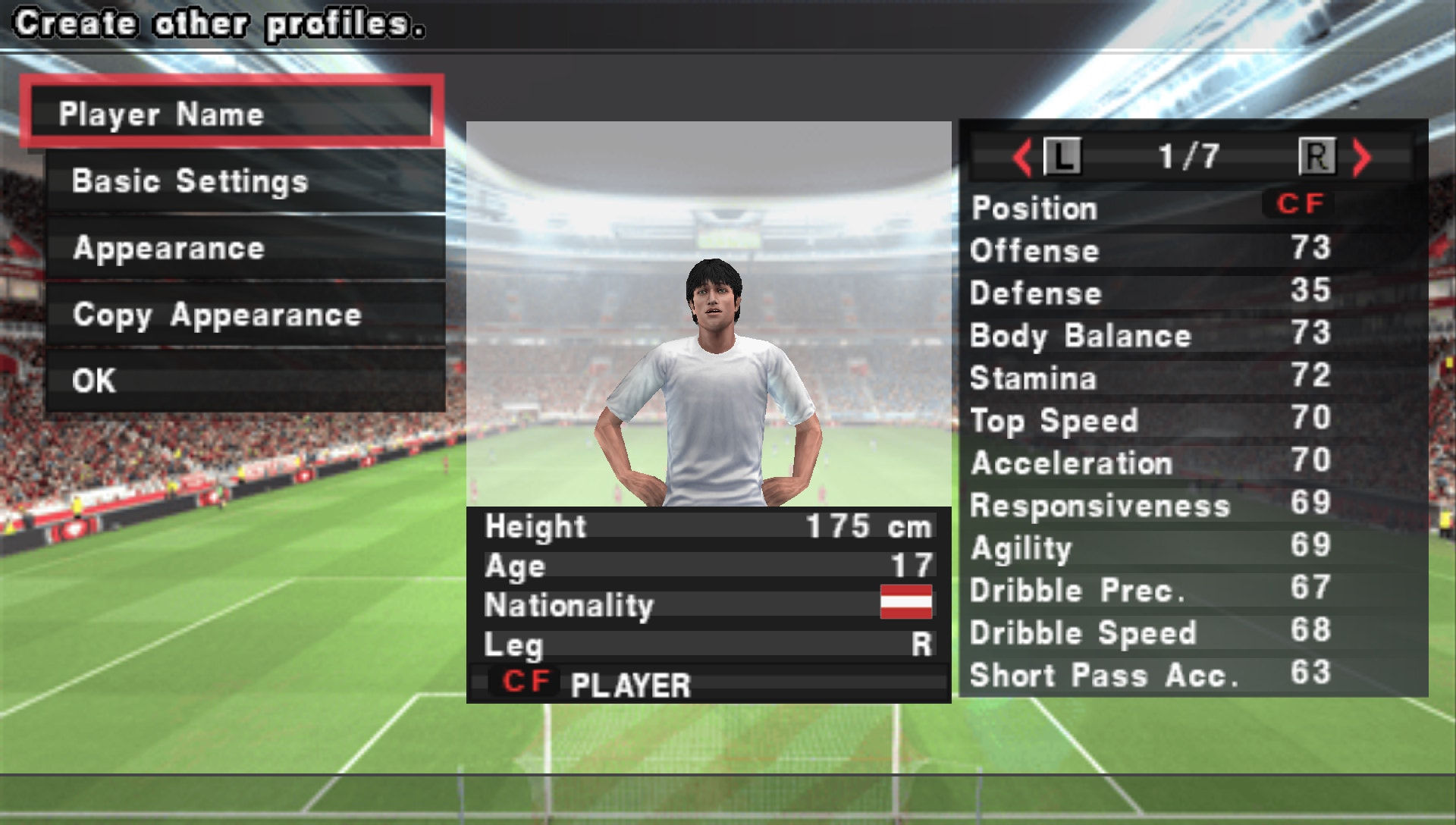Open the Appearance editor
The image size is (1456, 825).
point(168,248)
